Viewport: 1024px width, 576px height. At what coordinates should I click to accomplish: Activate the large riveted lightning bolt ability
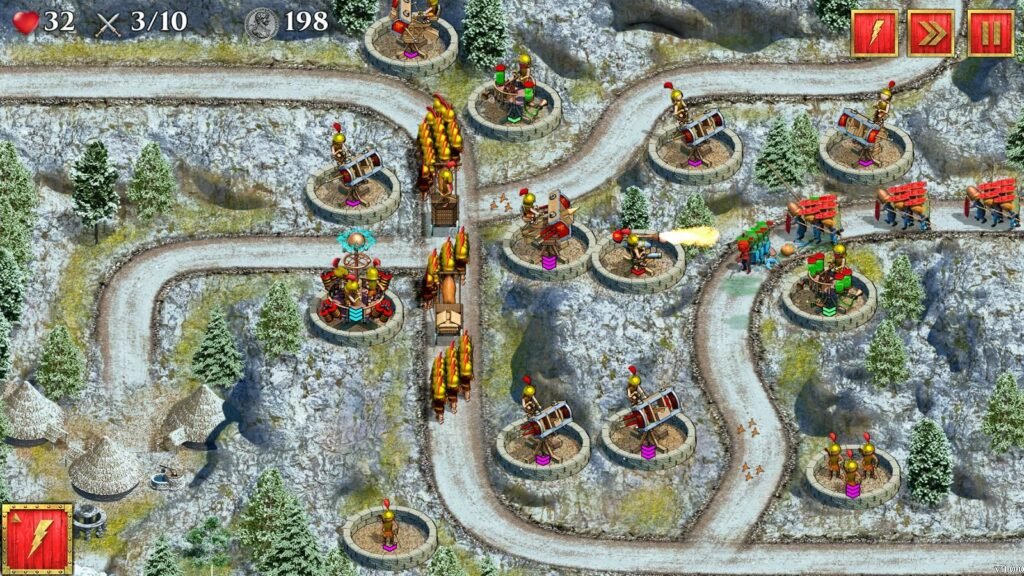click(x=37, y=539)
